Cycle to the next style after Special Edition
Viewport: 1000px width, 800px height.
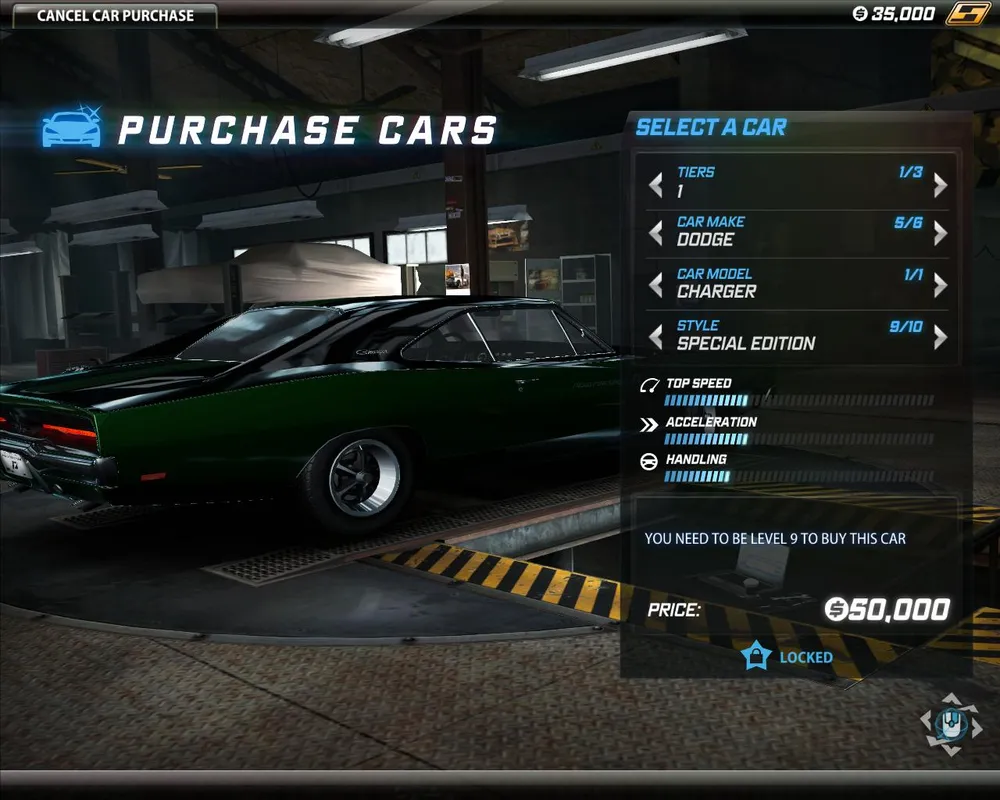tap(940, 337)
